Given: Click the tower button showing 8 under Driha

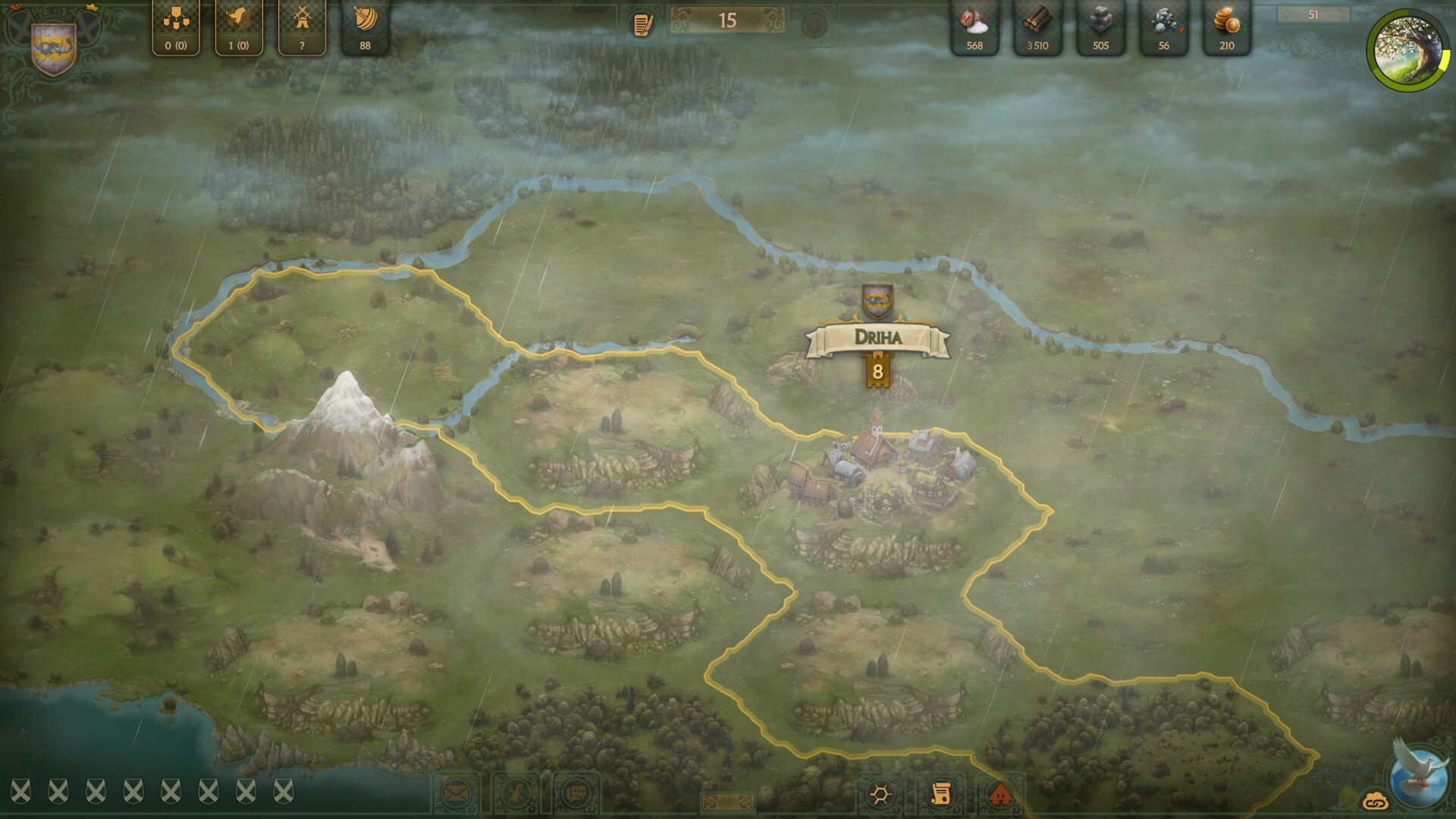Looking at the screenshot, I should [877, 371].
